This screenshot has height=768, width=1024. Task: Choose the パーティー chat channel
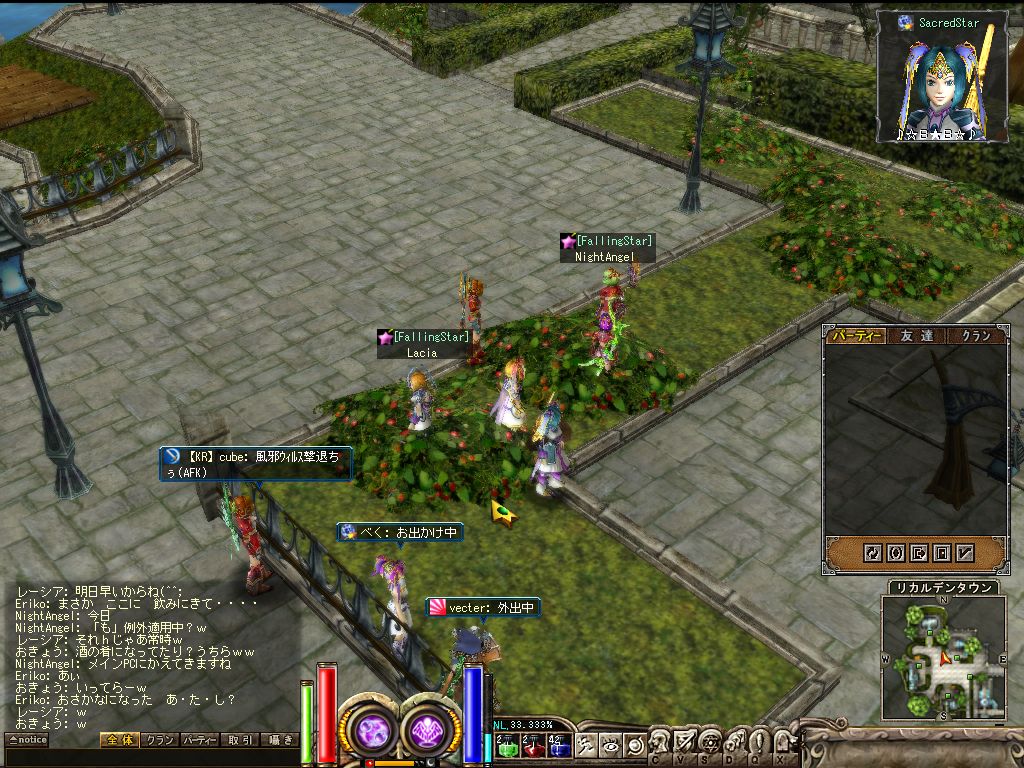(199, 740)
